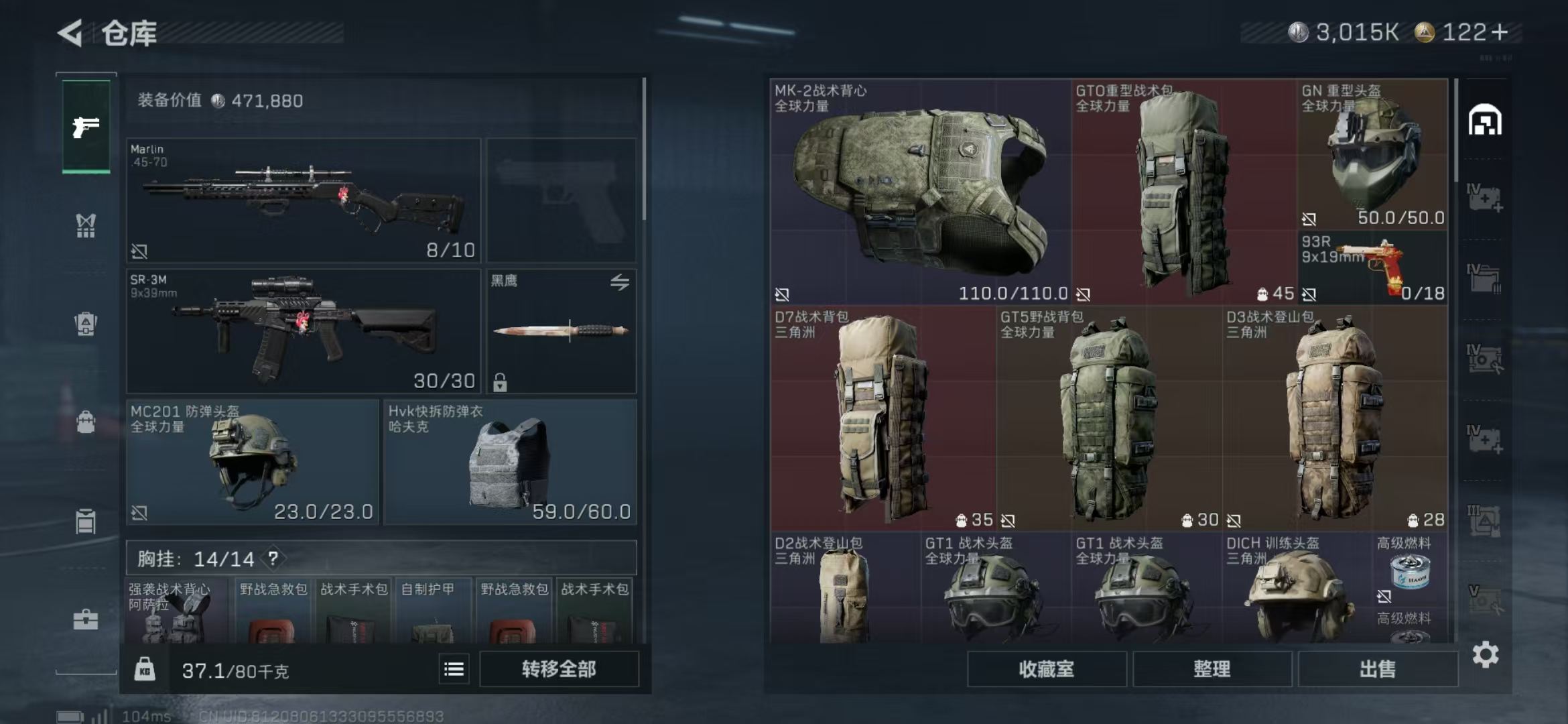
Task: Switch to the pistol weapons tab
Action: pos(86,127)
